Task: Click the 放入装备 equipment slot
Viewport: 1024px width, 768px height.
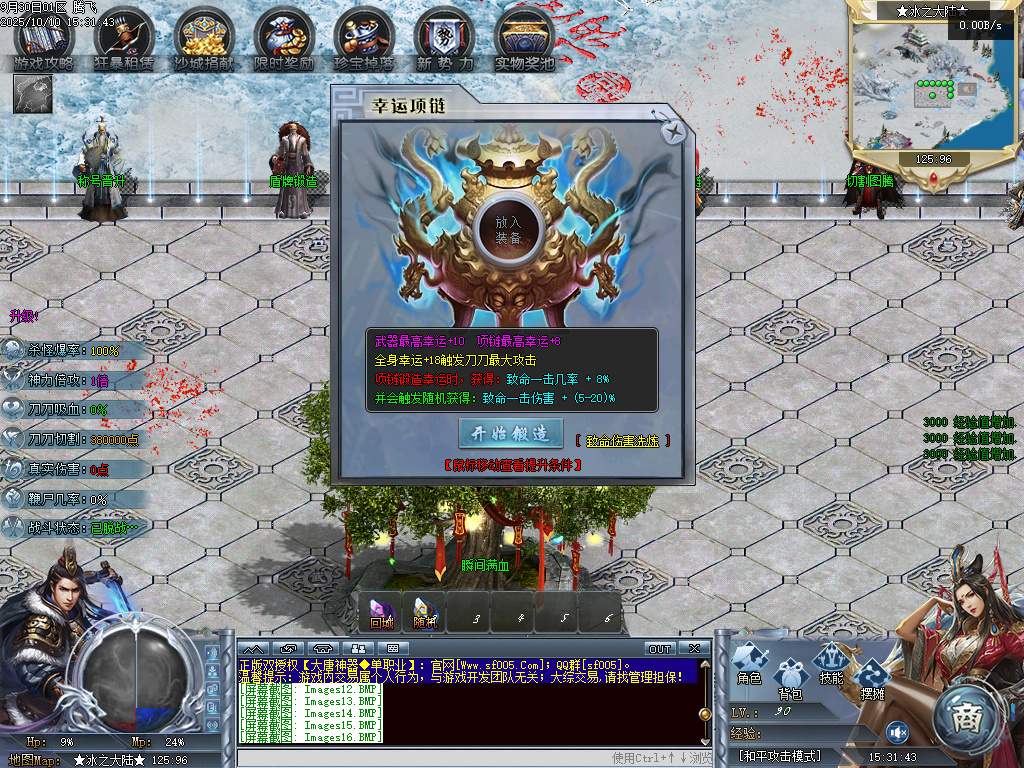Action: coord(508,229)
